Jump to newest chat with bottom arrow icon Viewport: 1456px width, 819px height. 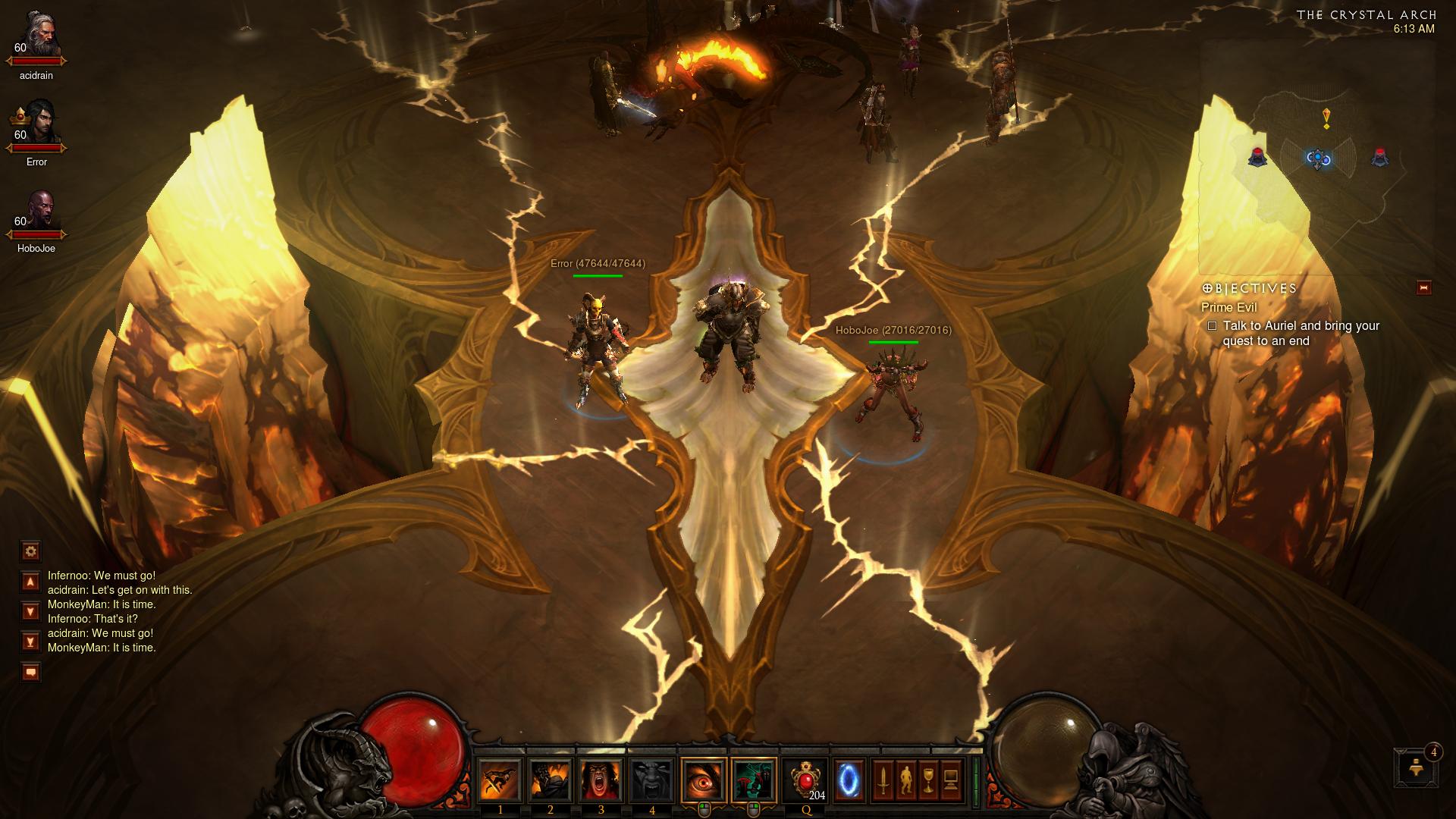pos(30,642)
